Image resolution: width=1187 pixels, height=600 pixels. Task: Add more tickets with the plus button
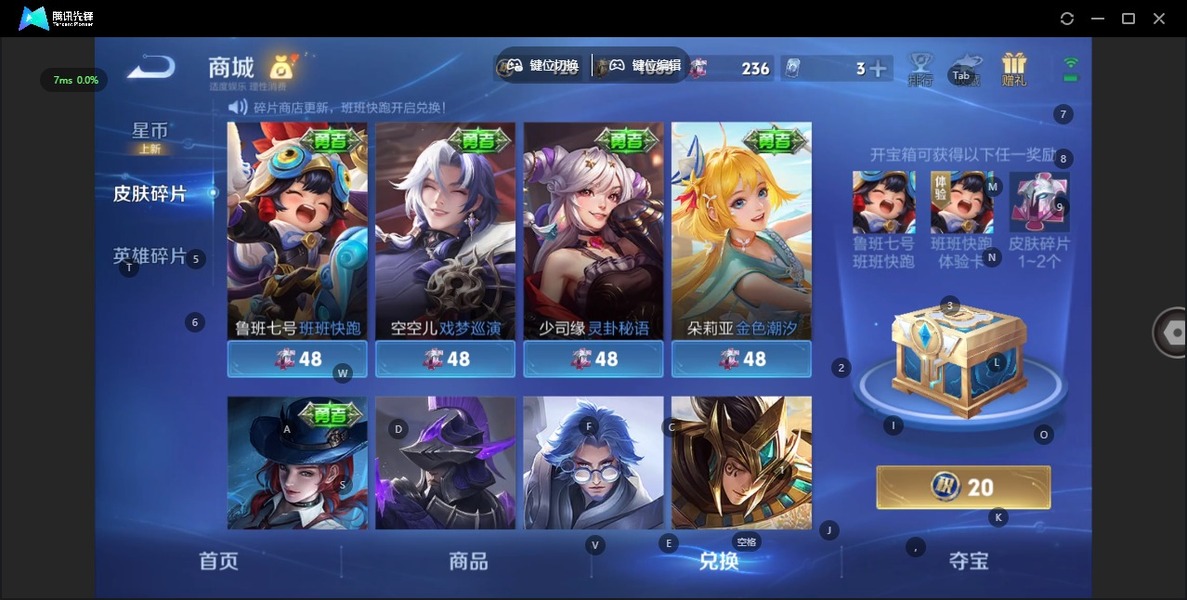pyautogui.click(x=878, y=69)
